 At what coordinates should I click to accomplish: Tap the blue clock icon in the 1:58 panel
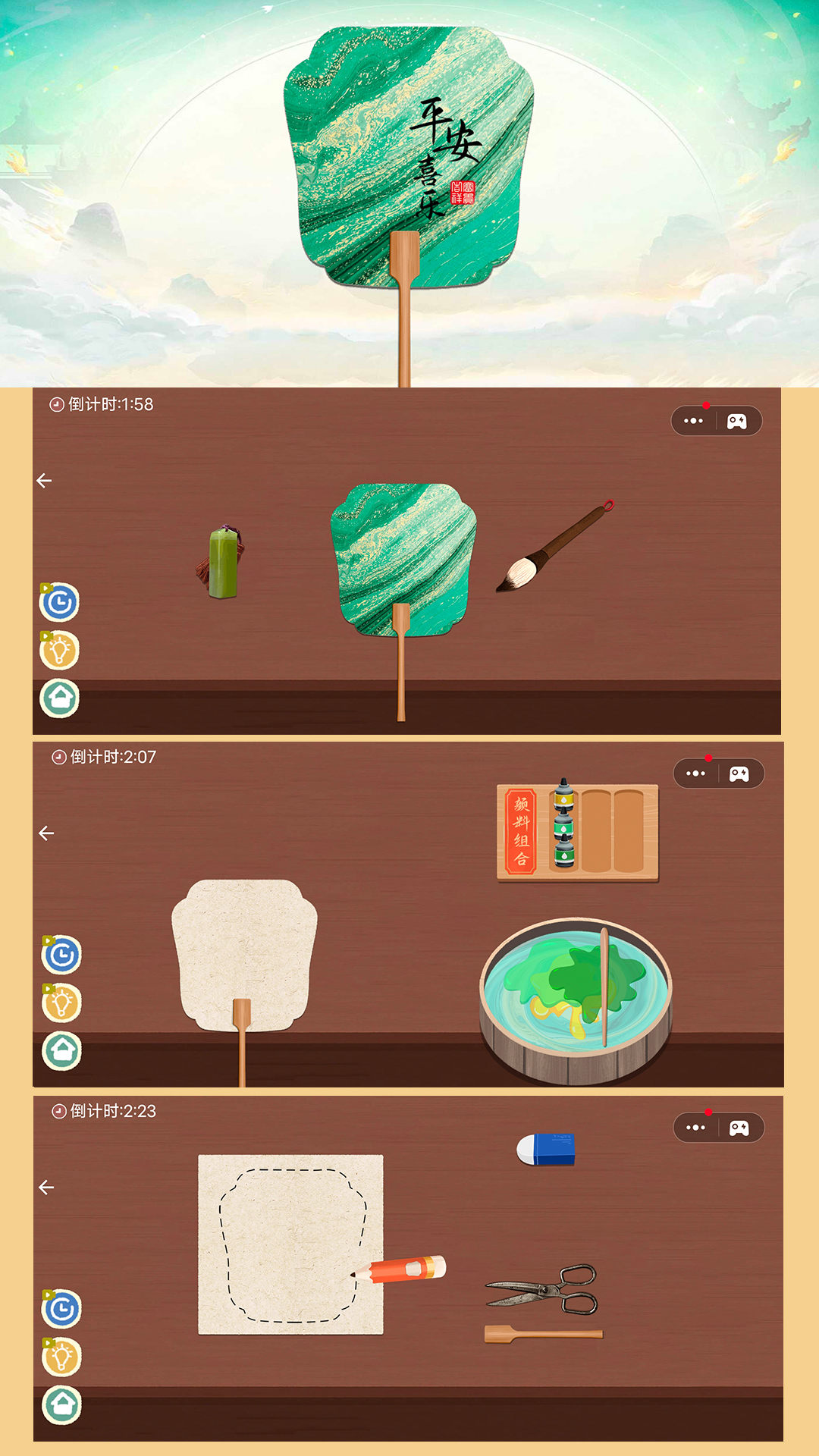(60, 603)
